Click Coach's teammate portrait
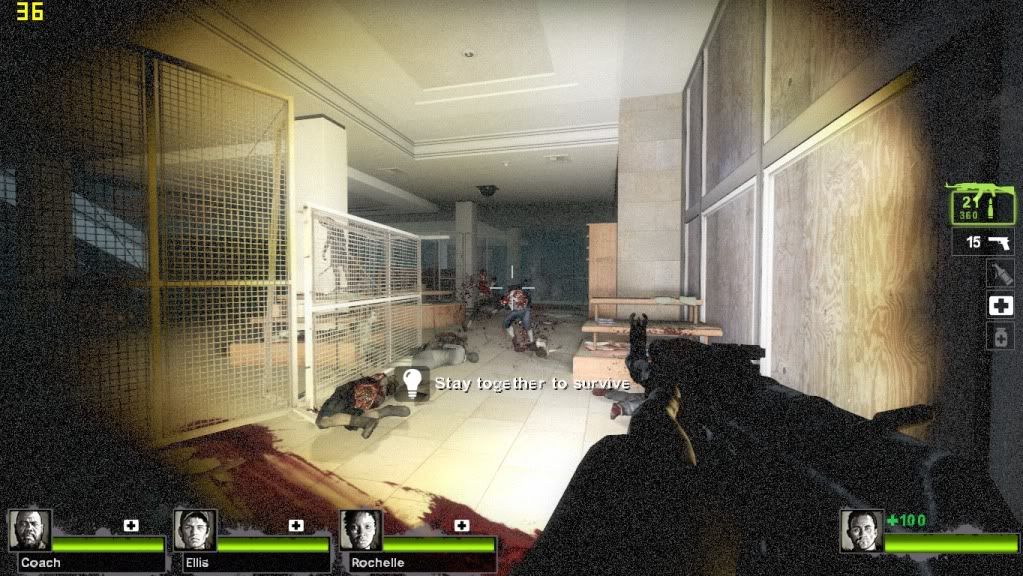This screenshot has width=1023, height=576. (30, 530)
